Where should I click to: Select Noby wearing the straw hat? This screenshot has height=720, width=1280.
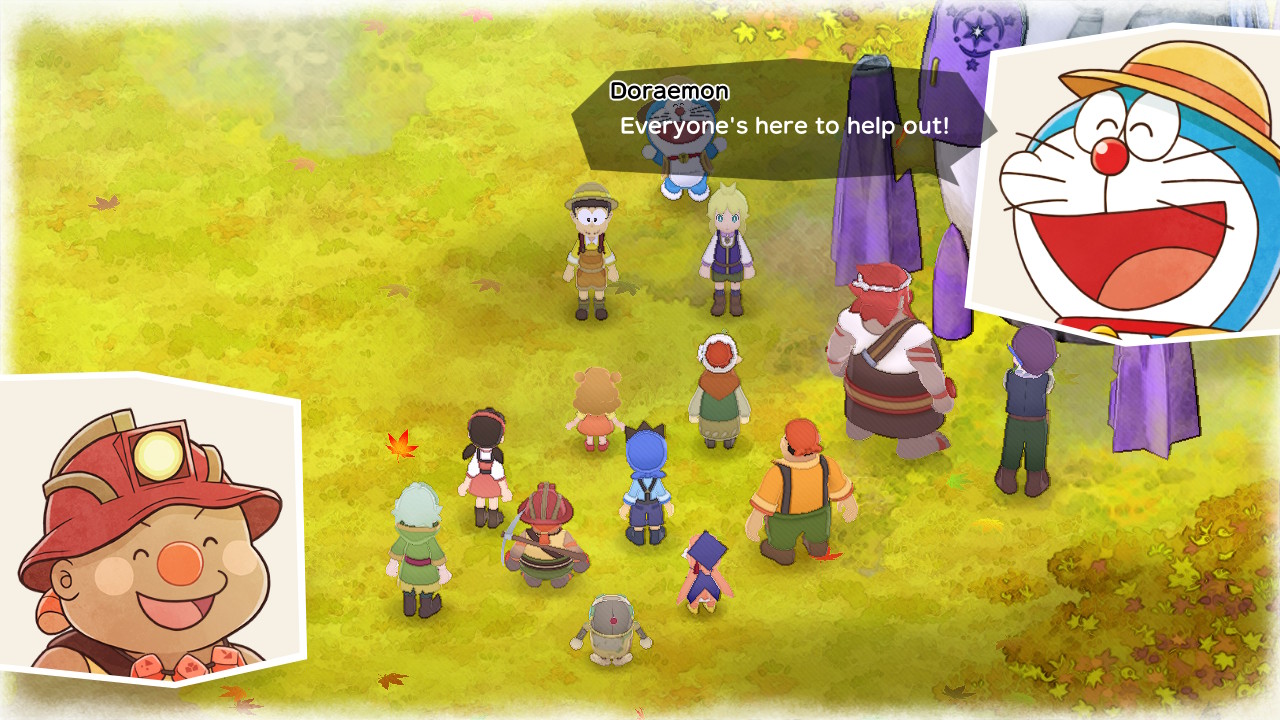(590, 250)
